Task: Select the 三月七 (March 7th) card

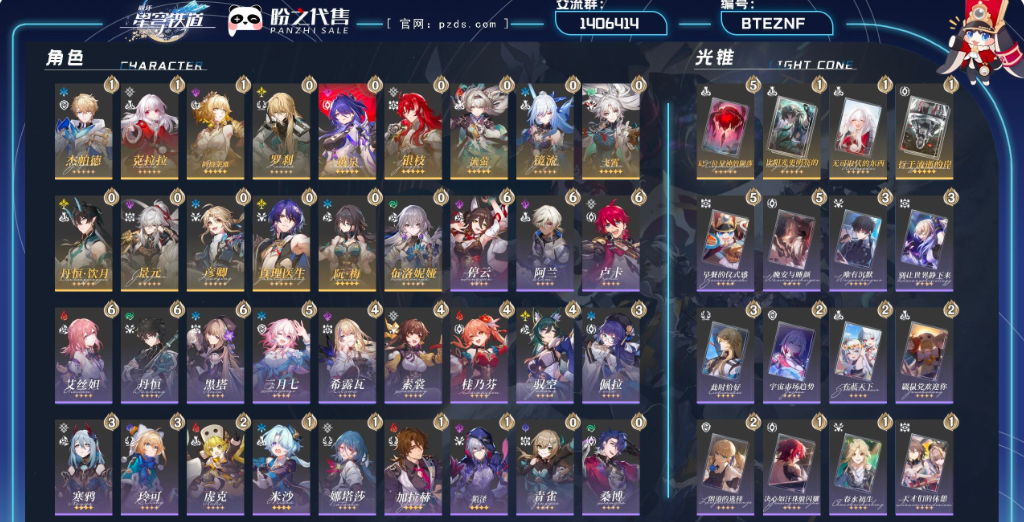Action: [281, 355]
